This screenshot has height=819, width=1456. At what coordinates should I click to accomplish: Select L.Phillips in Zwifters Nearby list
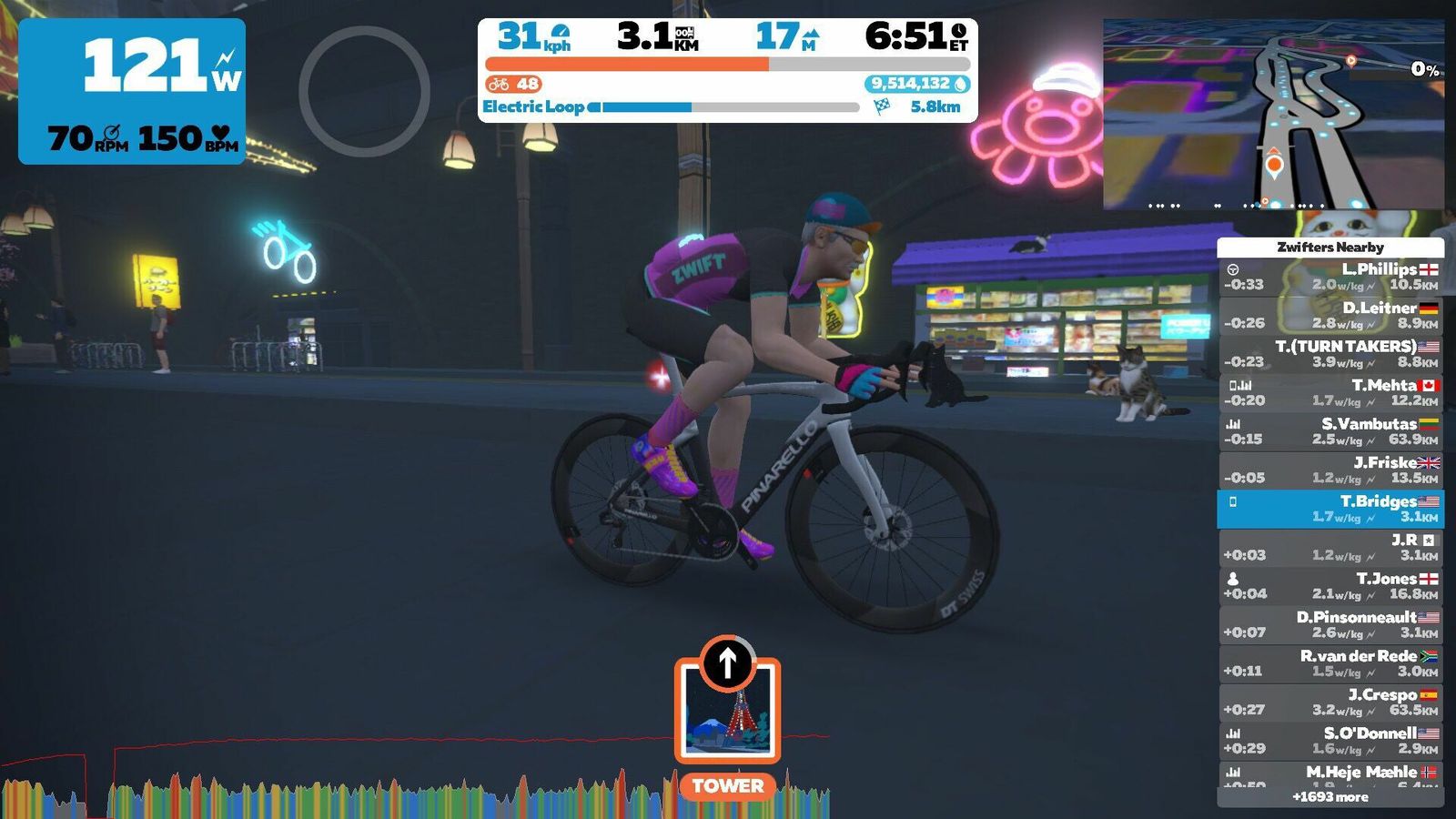coord(1330,277)
